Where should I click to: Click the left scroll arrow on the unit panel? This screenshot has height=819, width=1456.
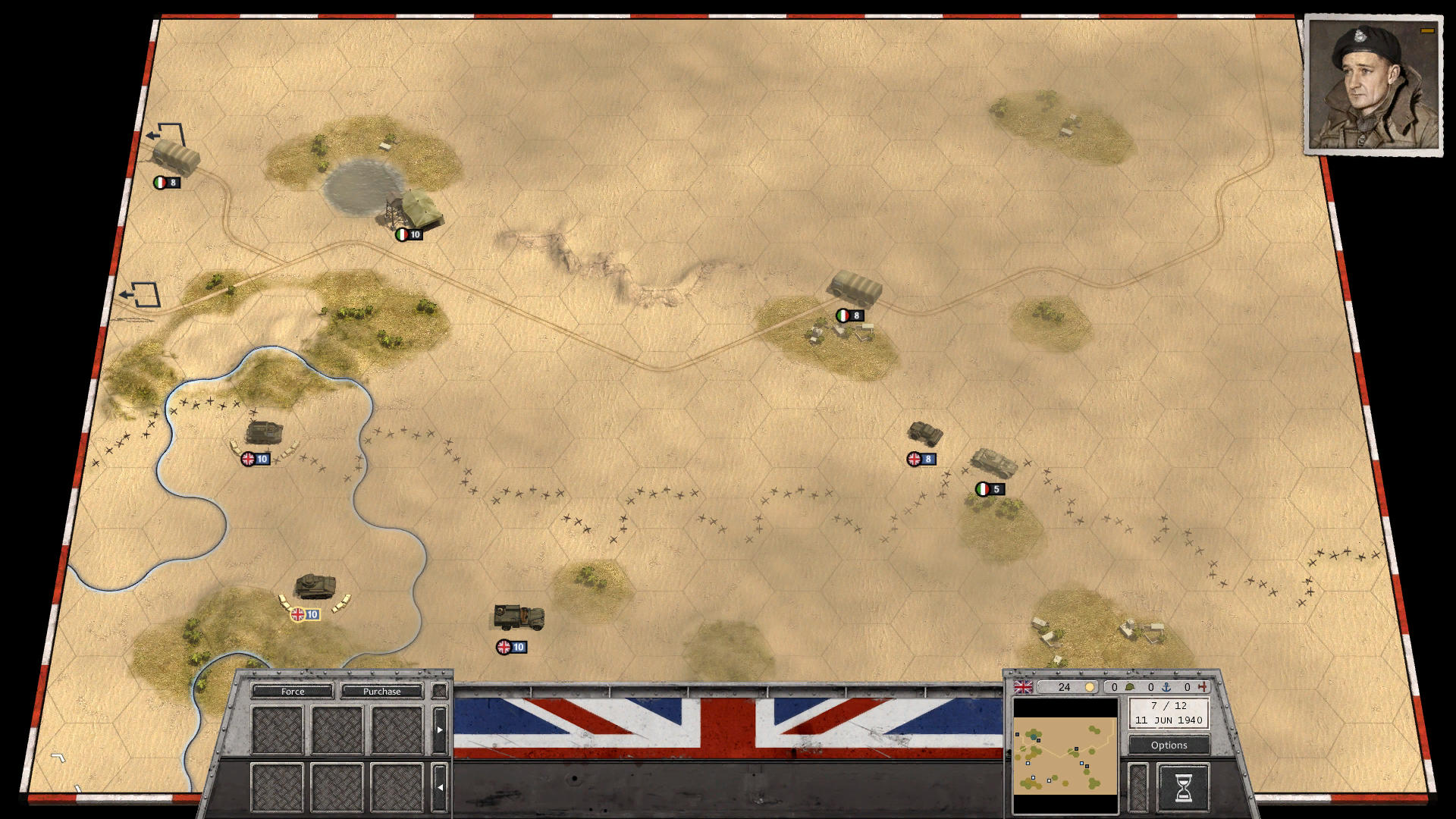[440, 786]
